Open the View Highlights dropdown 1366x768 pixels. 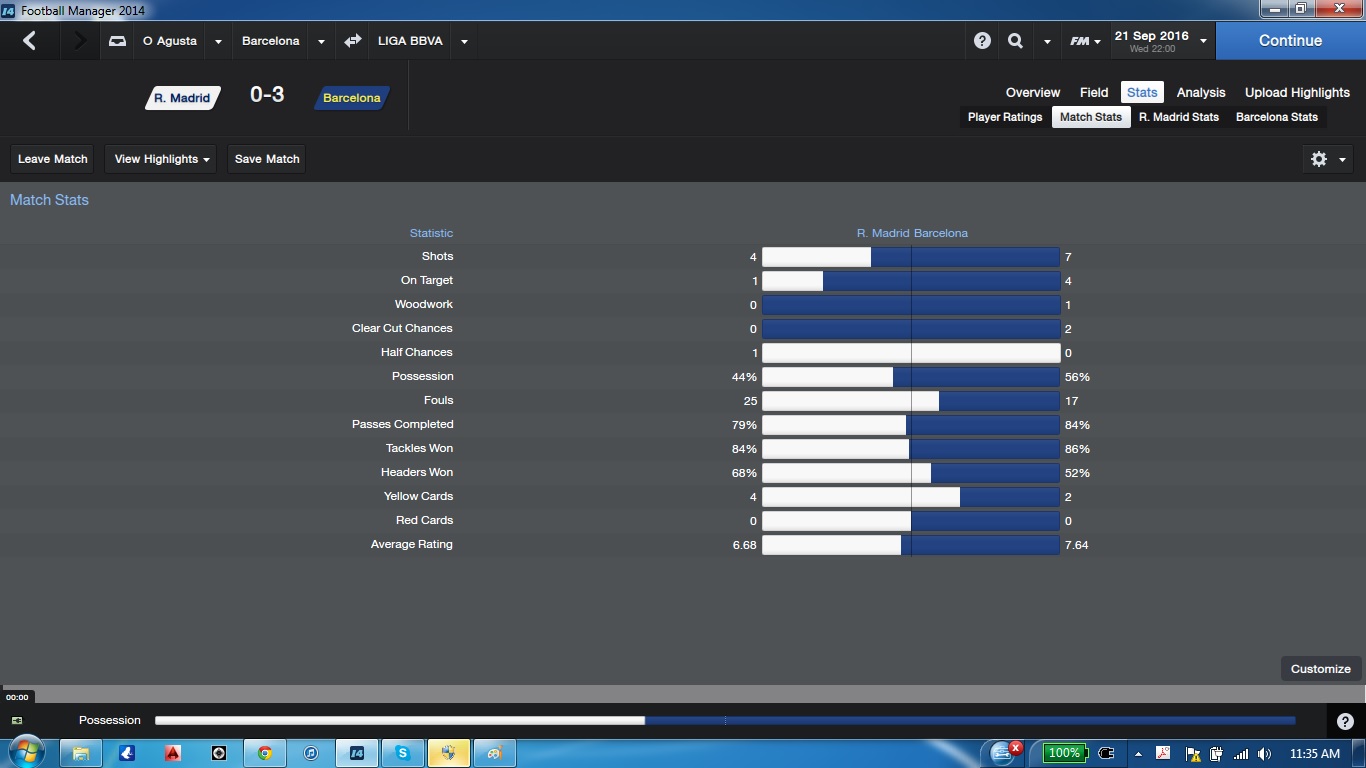(x=161, y=159)
